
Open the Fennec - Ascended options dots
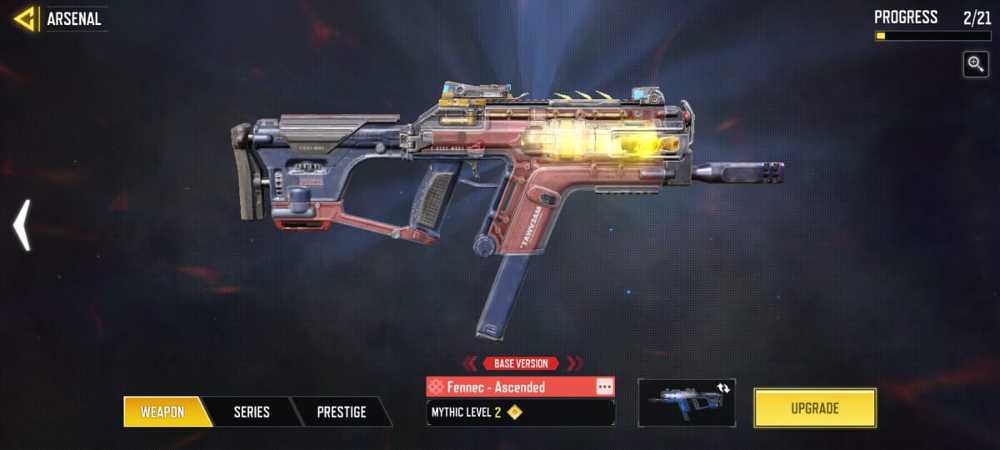(604, 386)
